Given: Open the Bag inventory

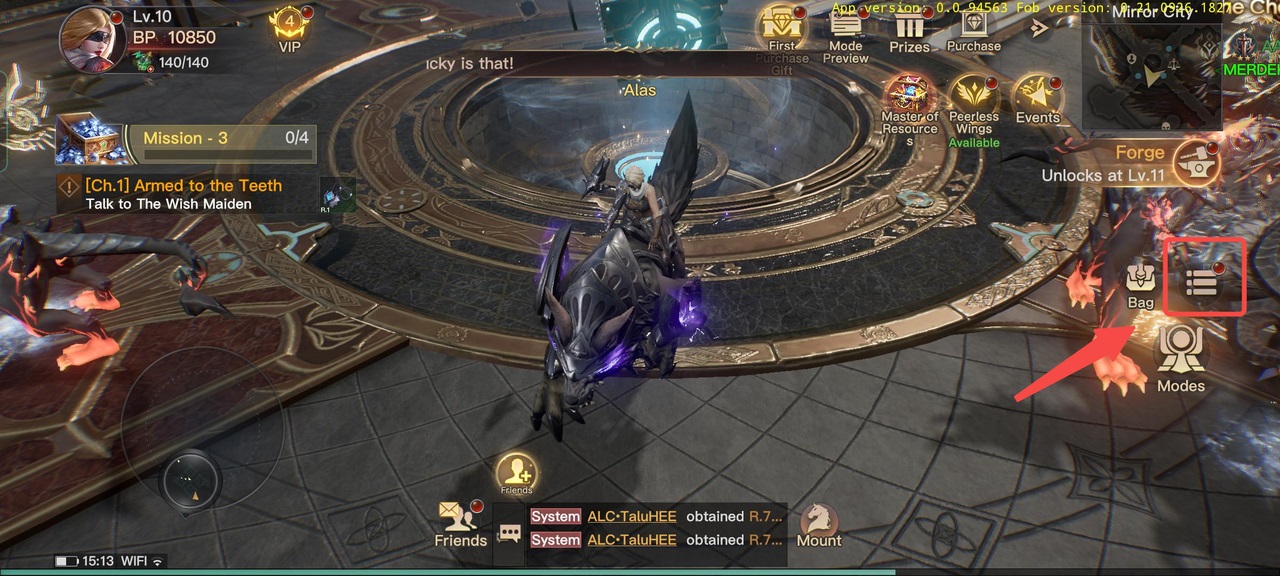Looking at the screenshot, I should [1140, 283].
